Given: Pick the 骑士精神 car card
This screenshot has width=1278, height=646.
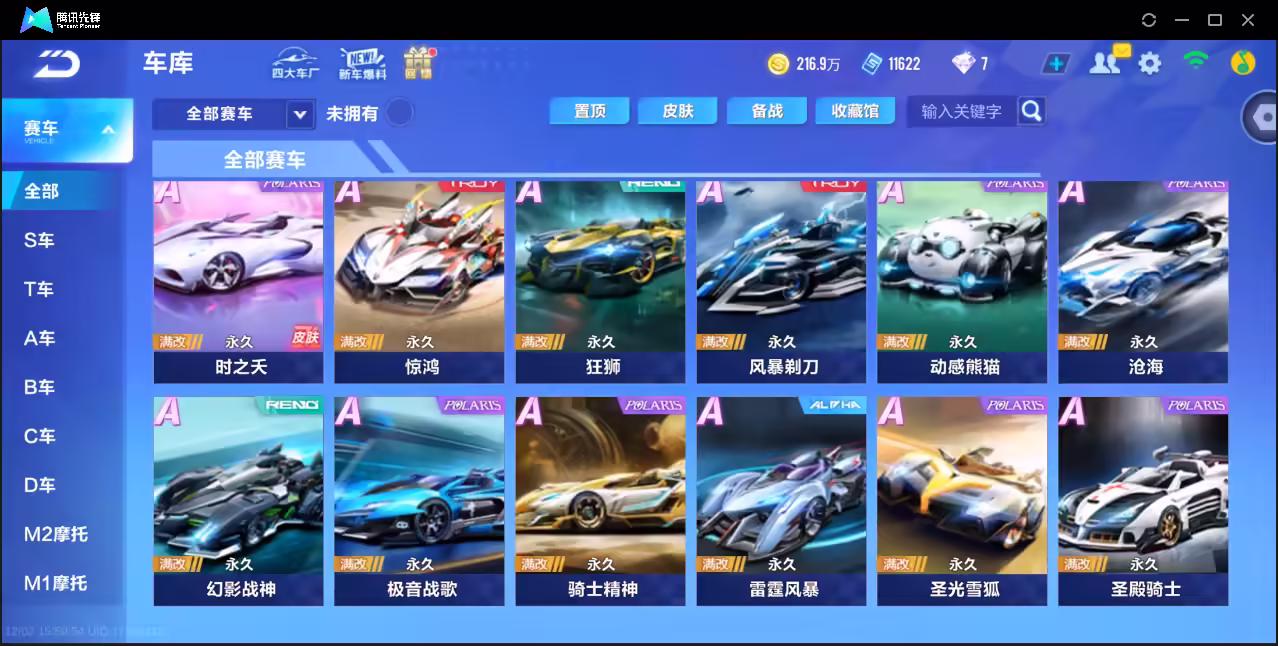Looking at the screenshot, I should 600,500.
